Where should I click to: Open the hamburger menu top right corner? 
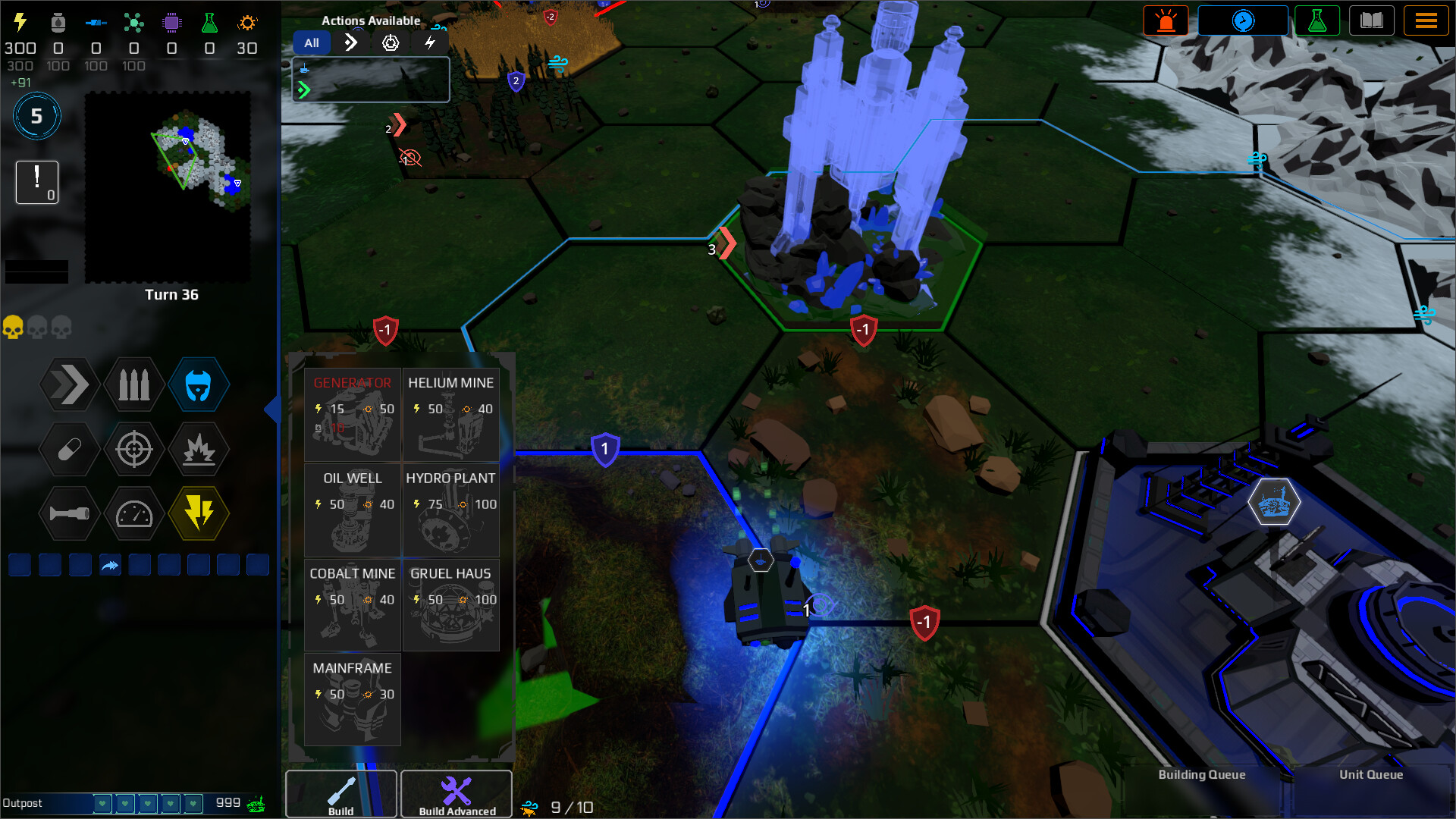(x=1426, y=20)
